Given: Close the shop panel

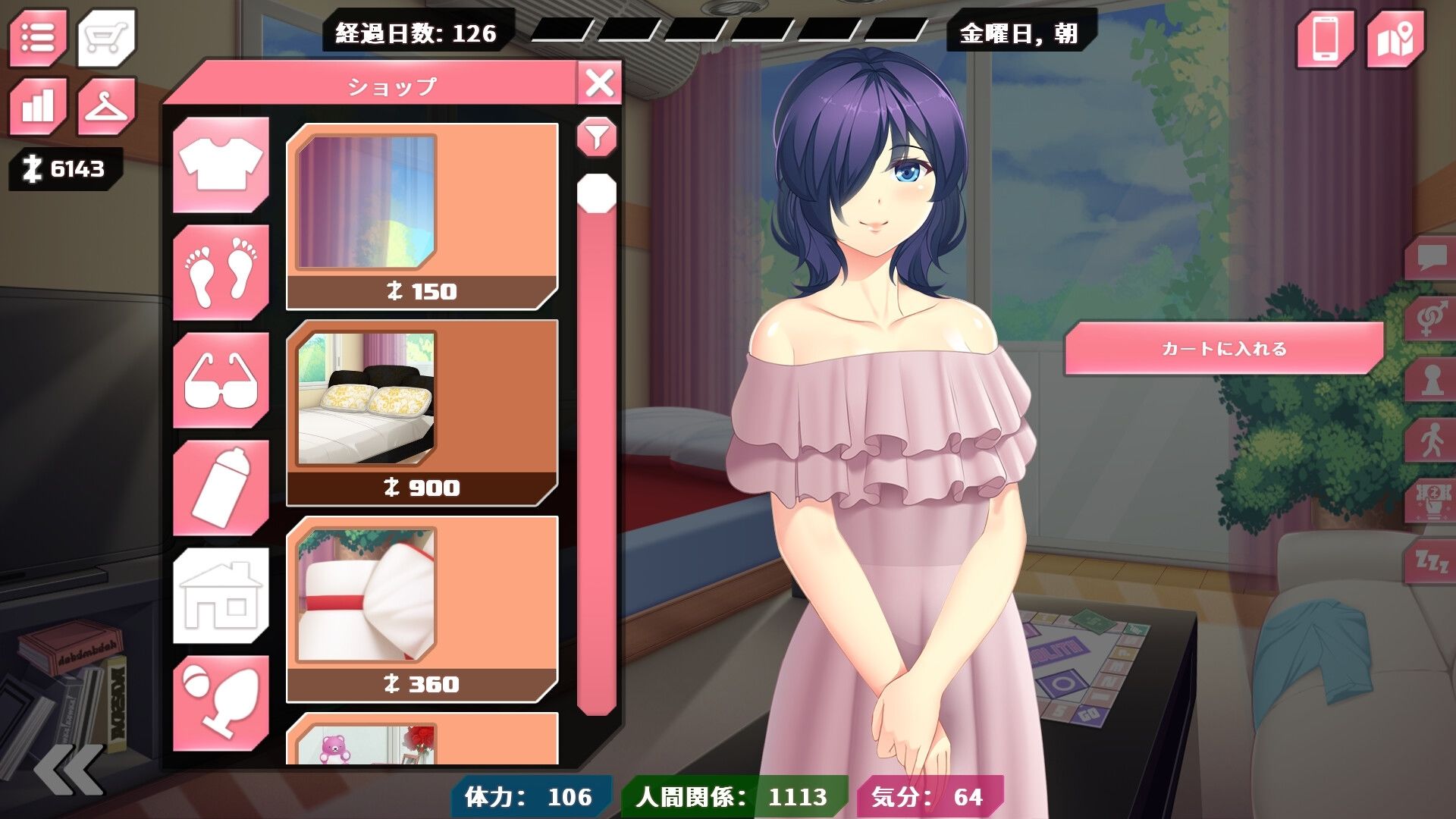Looking at the screenshot, I should pos(600,83).
